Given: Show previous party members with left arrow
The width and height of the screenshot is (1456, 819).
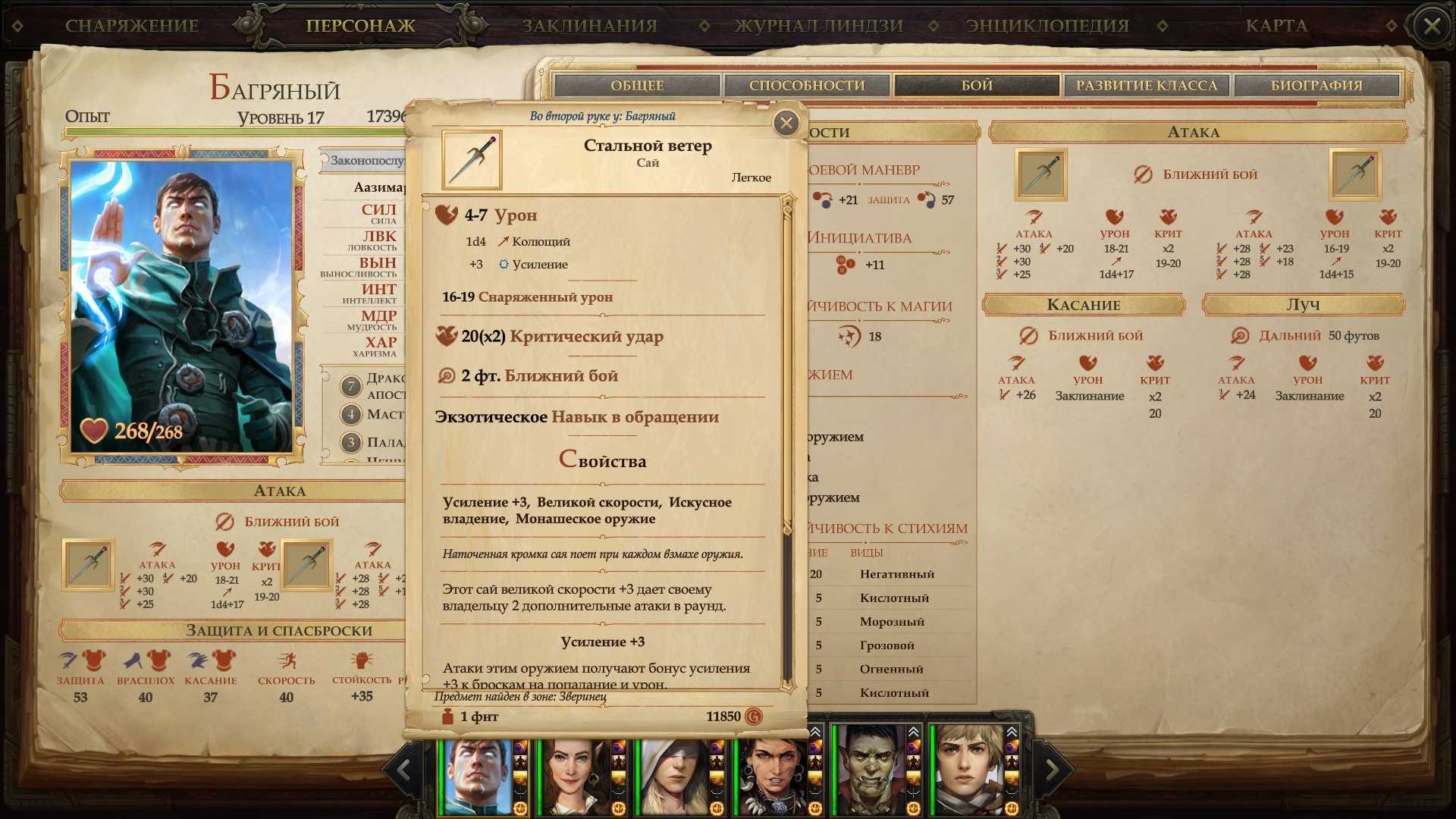Looking at the screenshot, I should pos(403,770).
